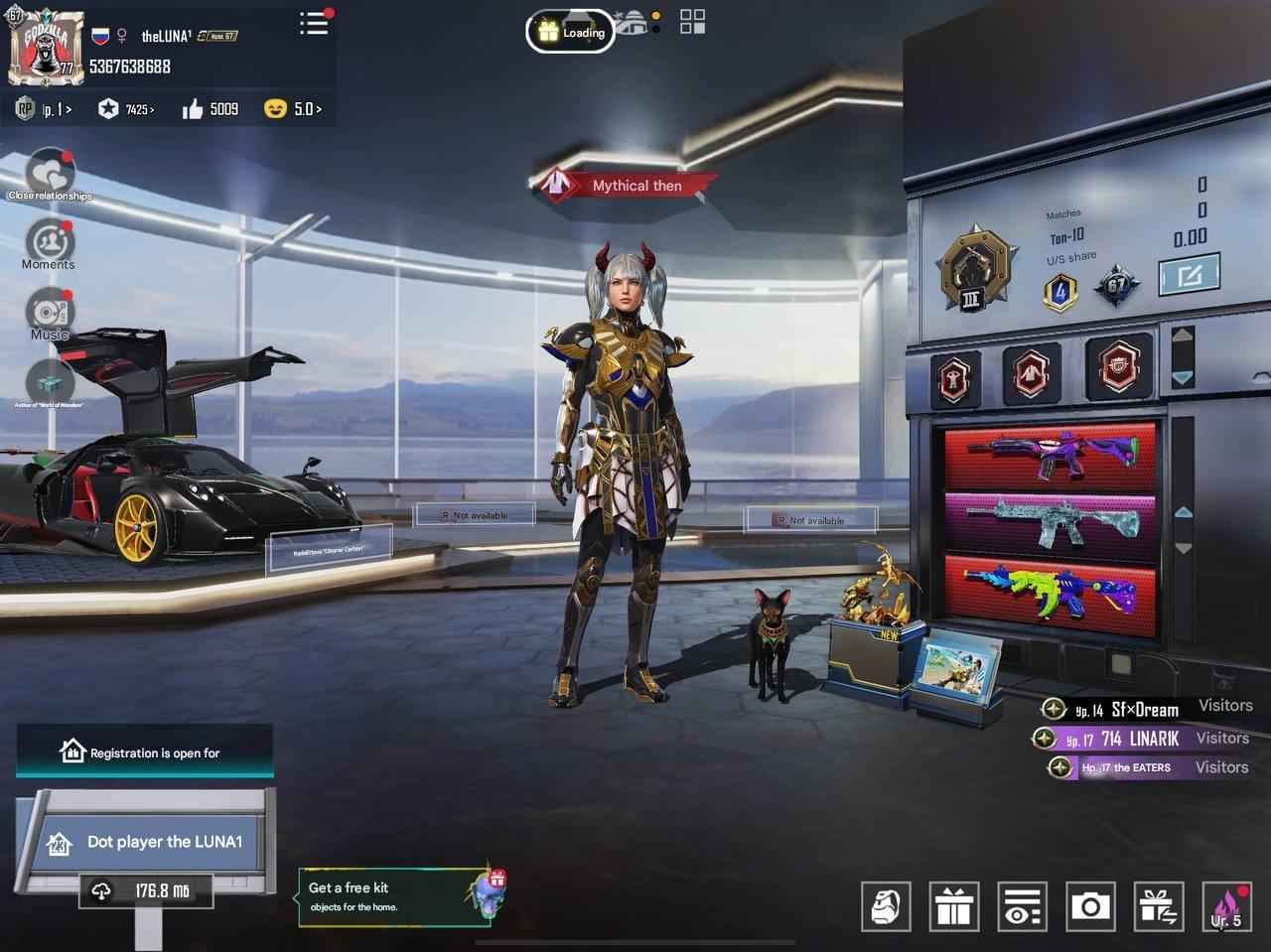Click the 176.8 Mb download progress bar

[146, 892]
